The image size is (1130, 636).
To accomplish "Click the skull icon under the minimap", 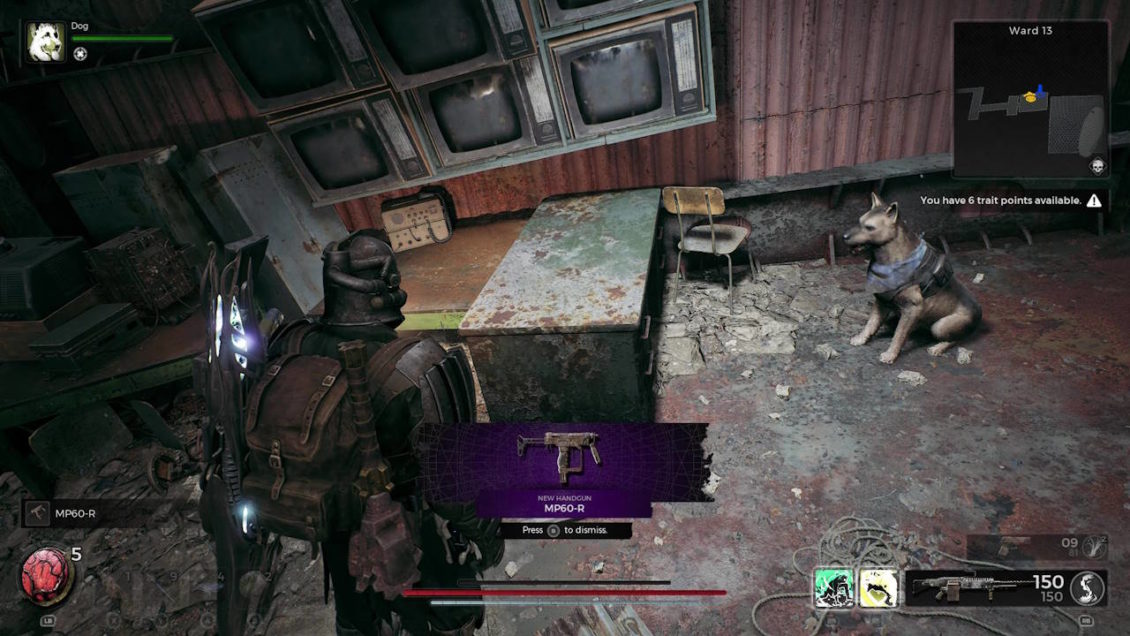I will tap(1095, 167).
